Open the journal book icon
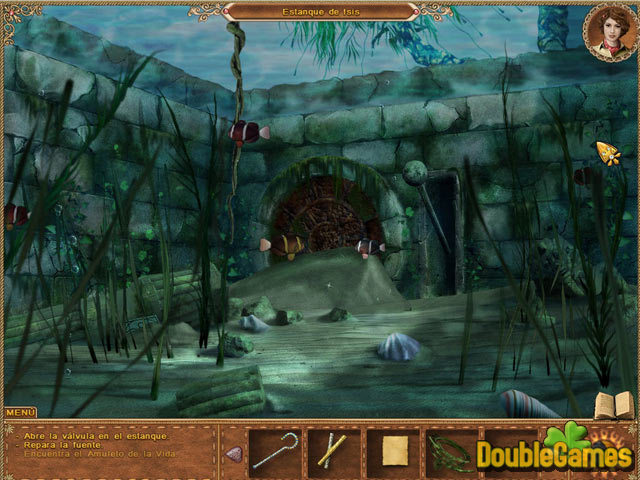This screenshot has height=480, width=640. [614, 405]
